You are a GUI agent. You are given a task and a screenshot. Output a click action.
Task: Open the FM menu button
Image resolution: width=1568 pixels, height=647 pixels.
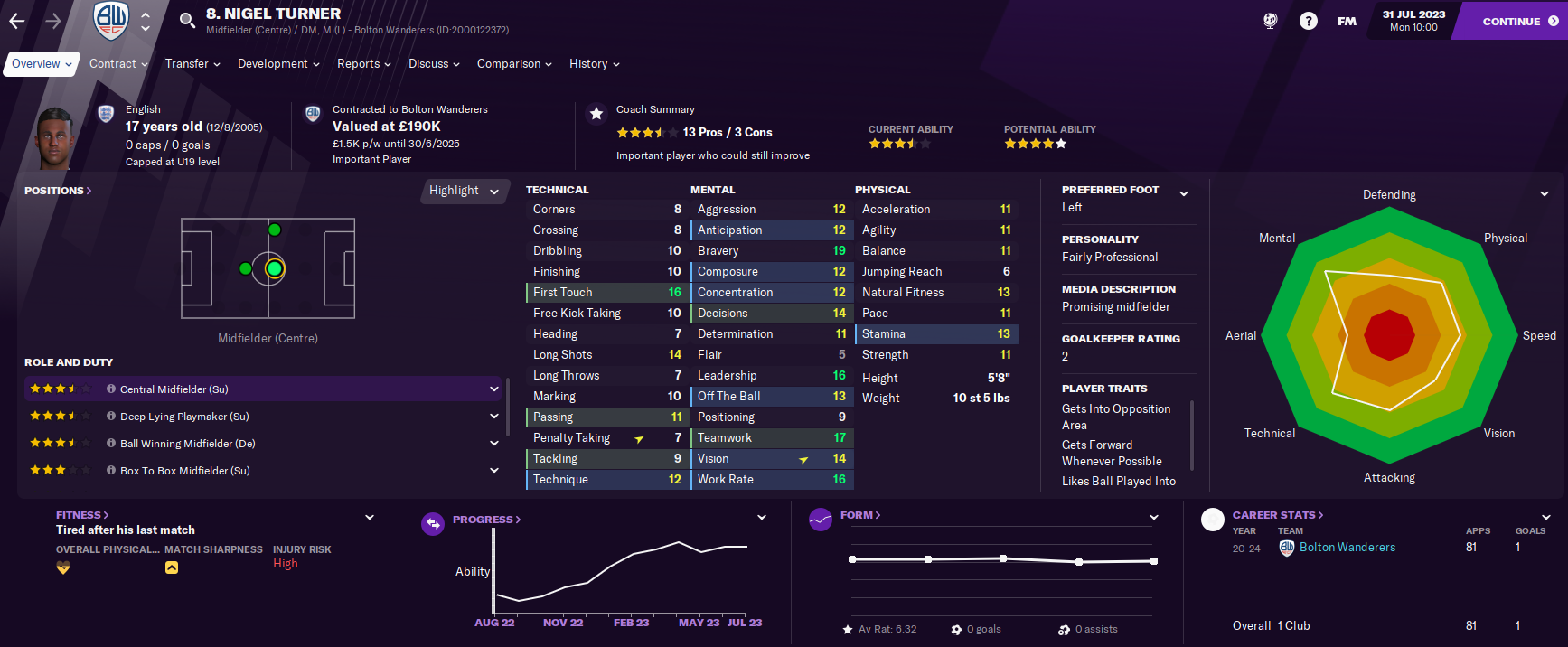tap(1347, 21)
